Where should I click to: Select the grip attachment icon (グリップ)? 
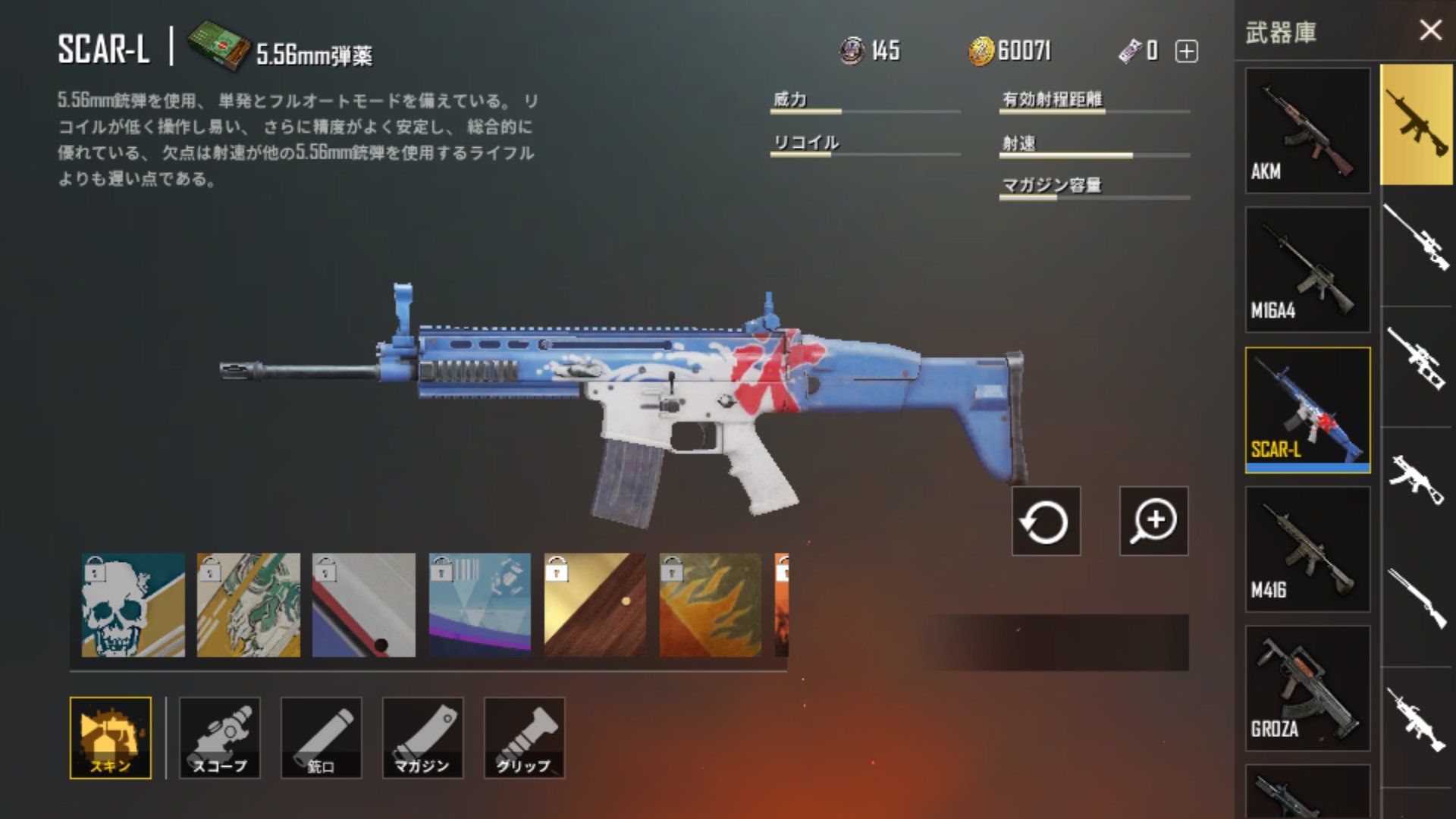coord(523,736)
